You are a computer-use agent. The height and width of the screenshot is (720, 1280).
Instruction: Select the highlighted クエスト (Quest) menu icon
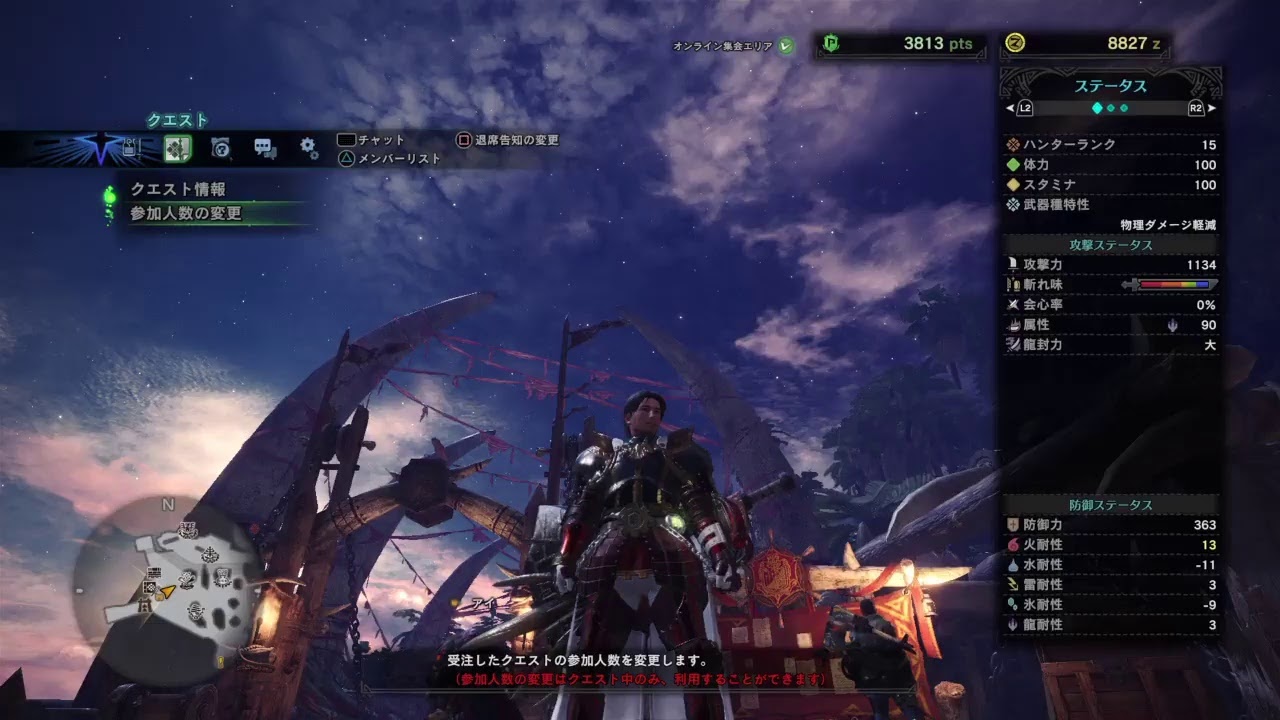tap(179, 147)
